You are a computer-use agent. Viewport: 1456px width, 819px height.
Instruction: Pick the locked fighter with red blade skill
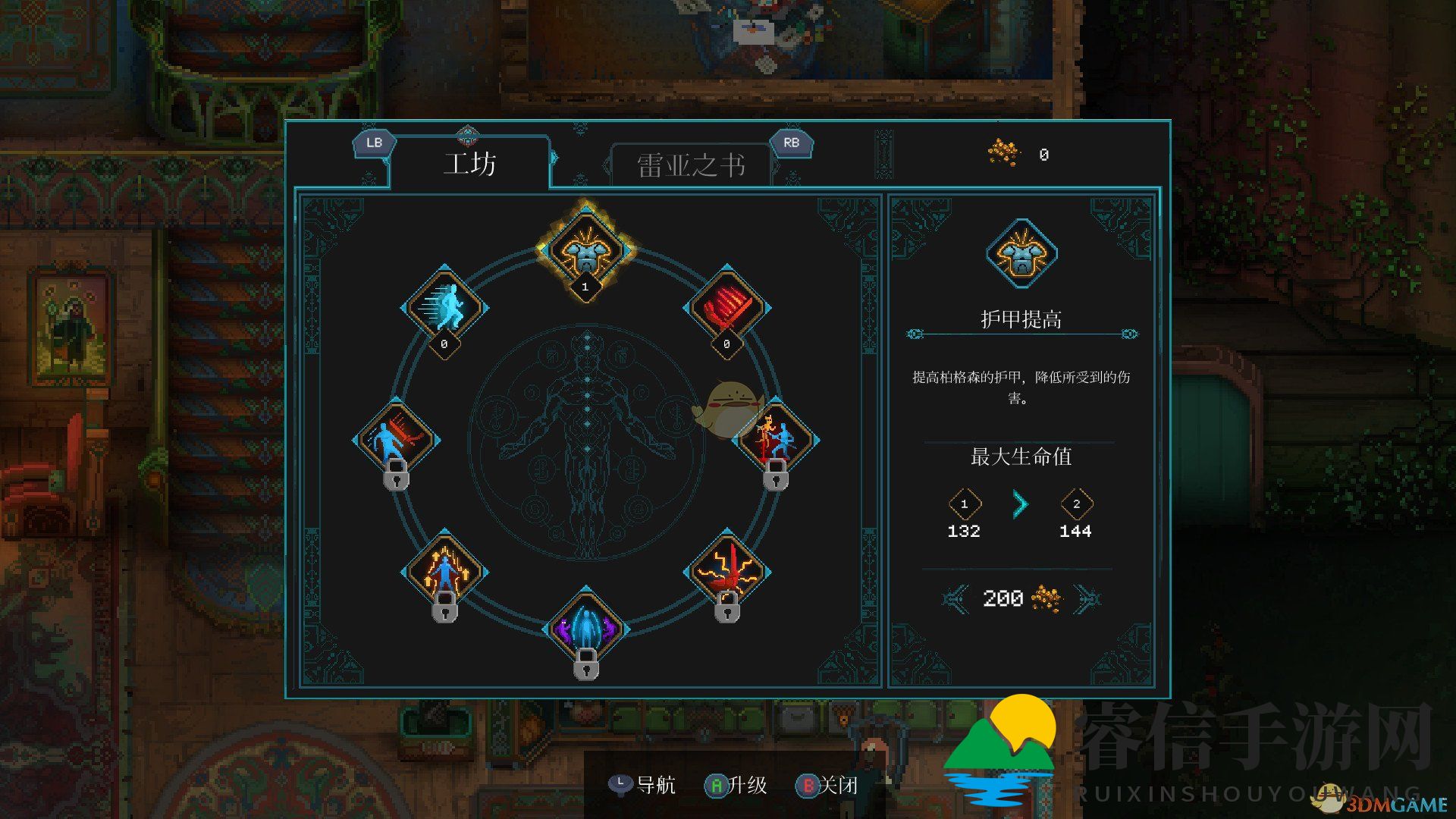point(396,439)
